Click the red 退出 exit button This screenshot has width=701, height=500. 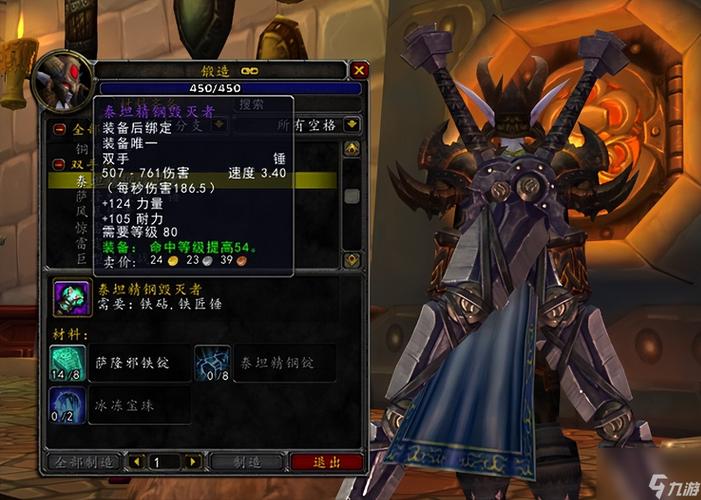pyautogui.click(x=326, y=462)
